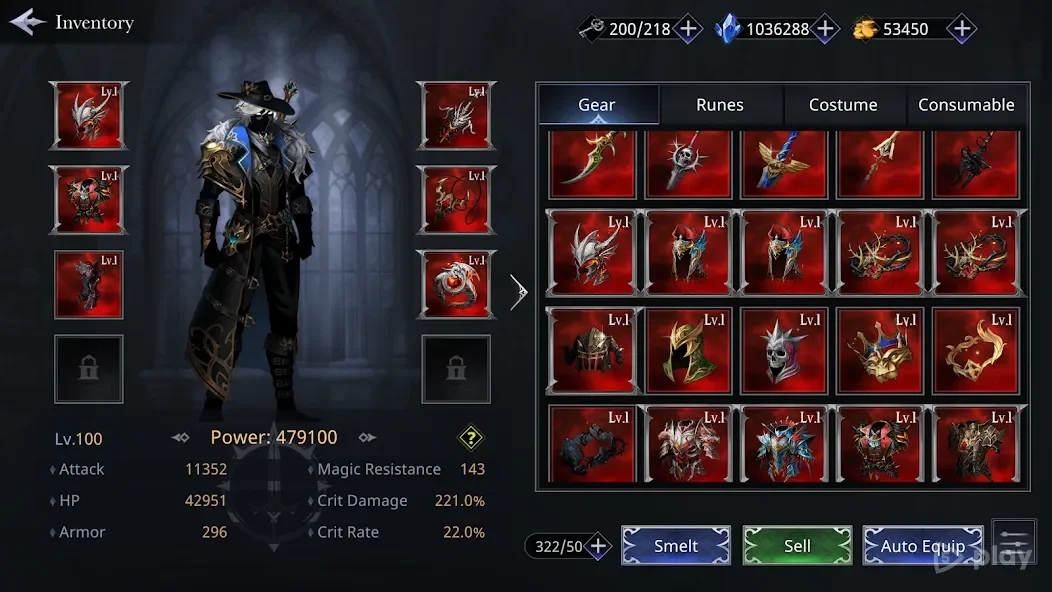Click the Smelt button
The image size is (1052, 592).
676,546
